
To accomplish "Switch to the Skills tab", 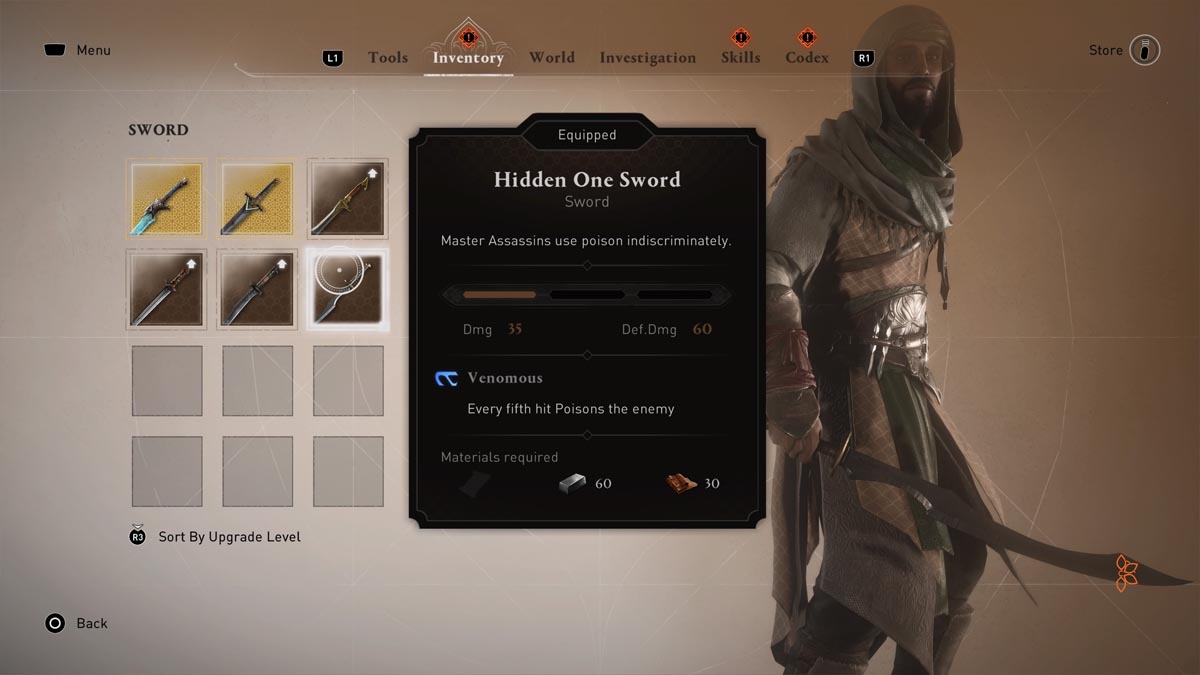I will coord(740,58).
